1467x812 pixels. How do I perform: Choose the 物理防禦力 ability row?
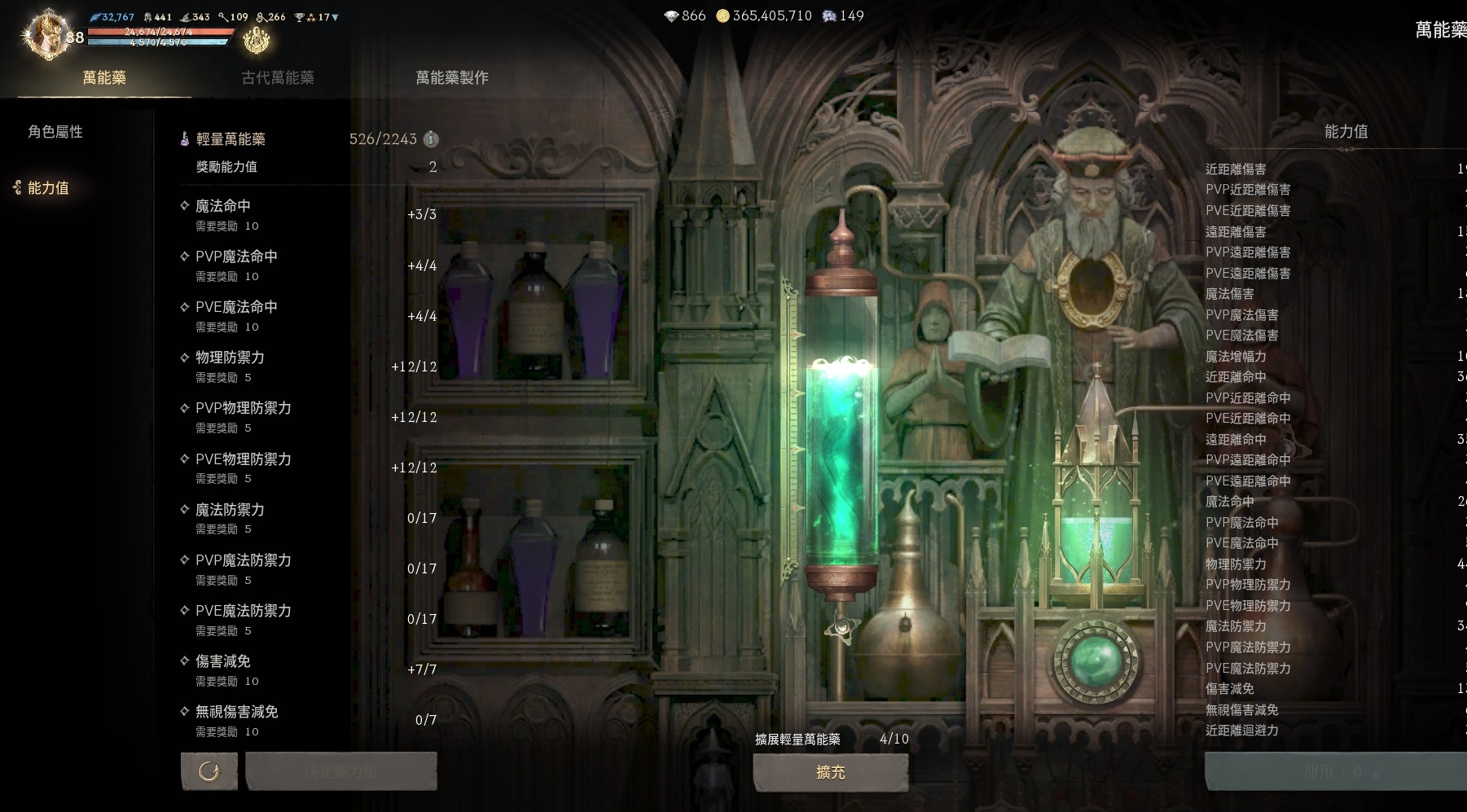tap(308, 366)
